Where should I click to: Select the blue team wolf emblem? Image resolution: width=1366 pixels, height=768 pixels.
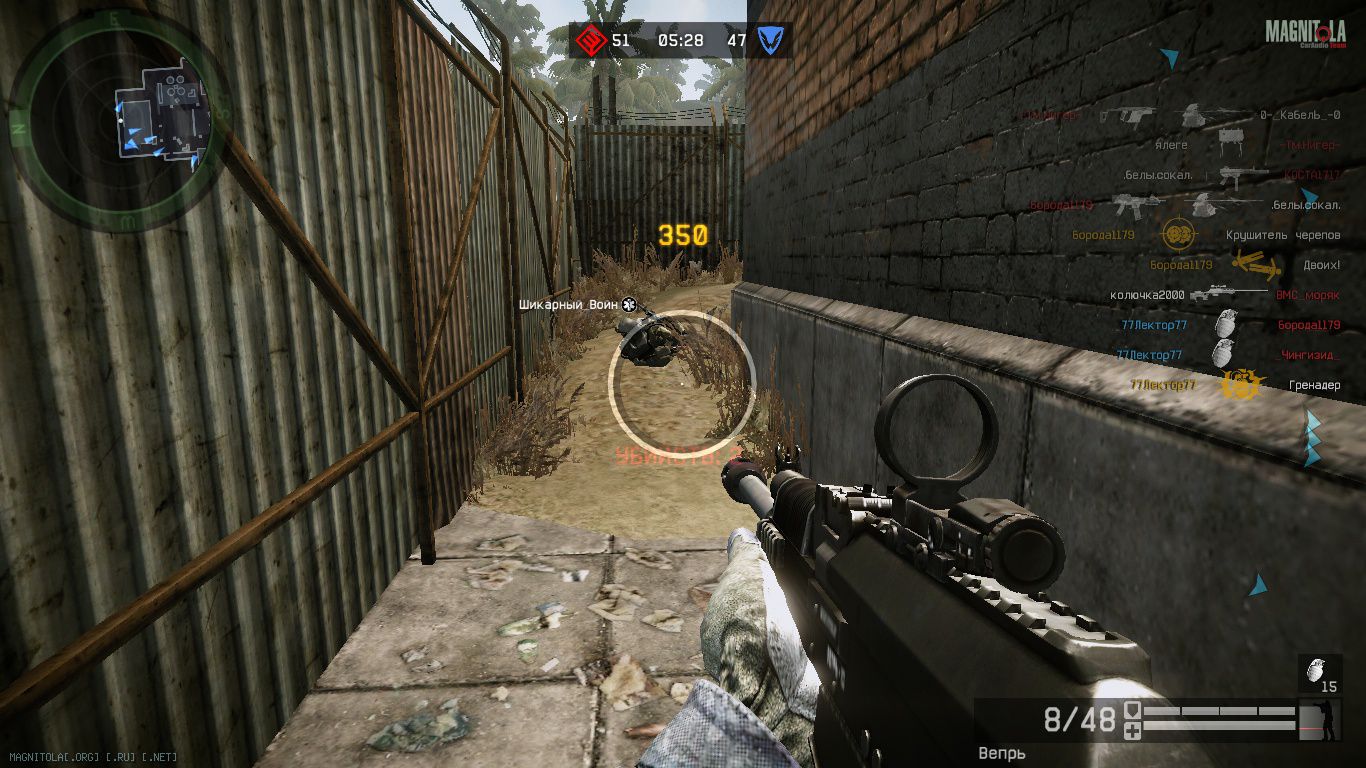[769, 41]
